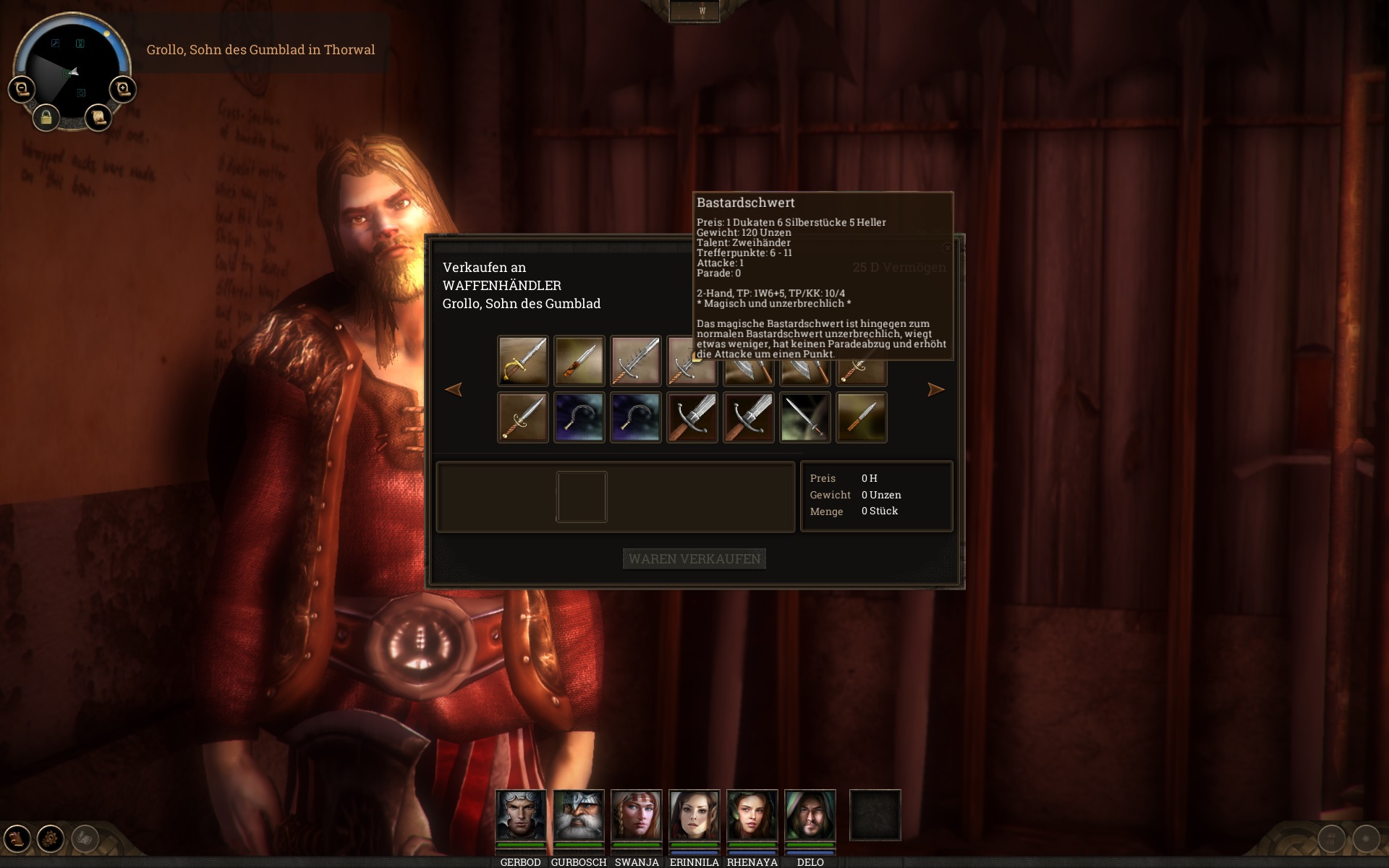This screenshot has height=868, width=1389.
Task: Choose Rhenaya's party portrait
Action: click(x=752, y=815)
